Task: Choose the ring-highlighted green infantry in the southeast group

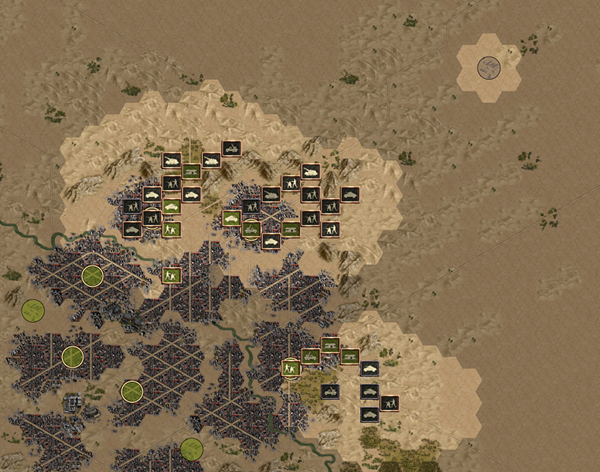Action: [x=291, y=367]
